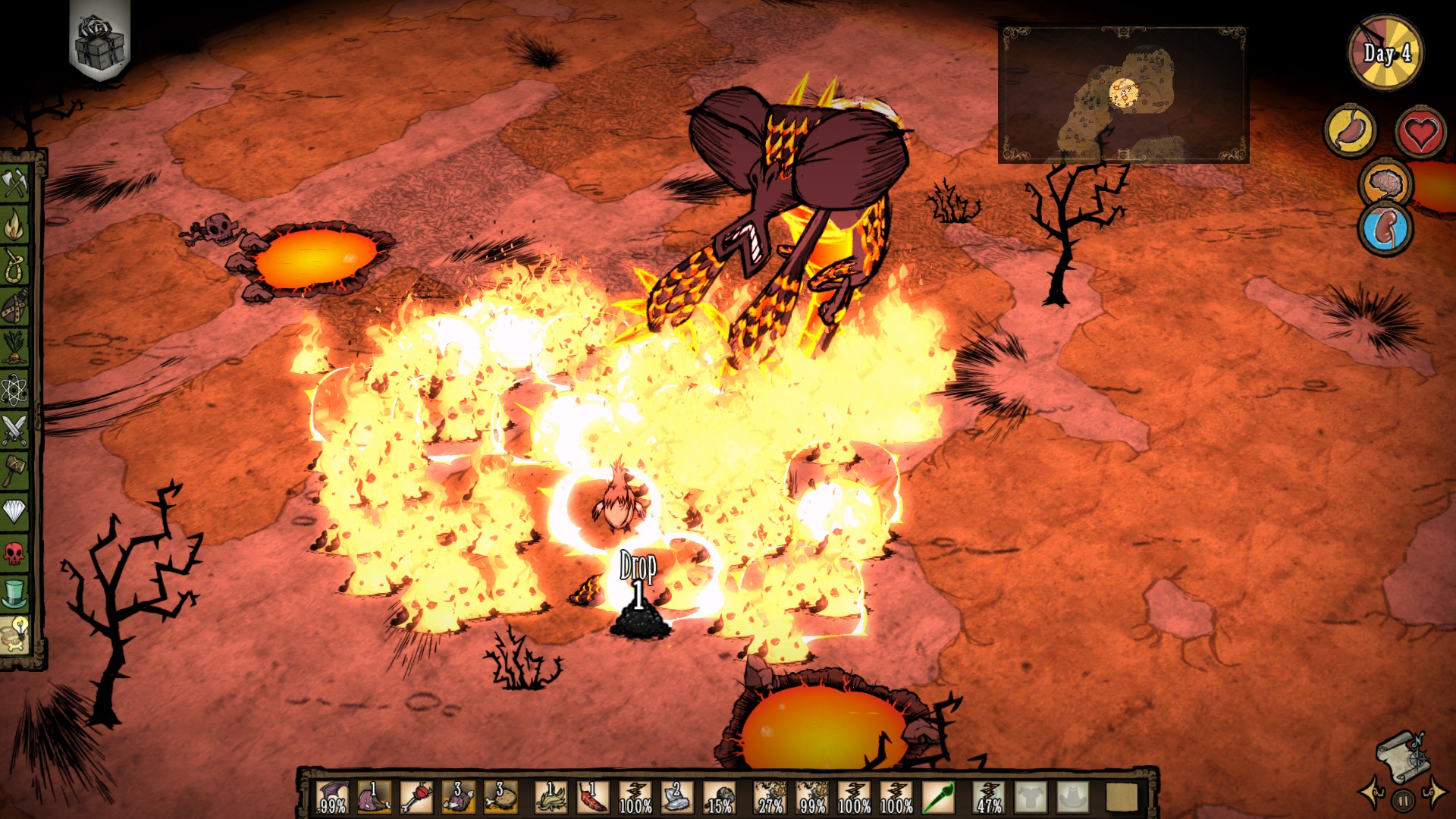Click the minimap panel

pyautogui.click(x=1123, y=95)
